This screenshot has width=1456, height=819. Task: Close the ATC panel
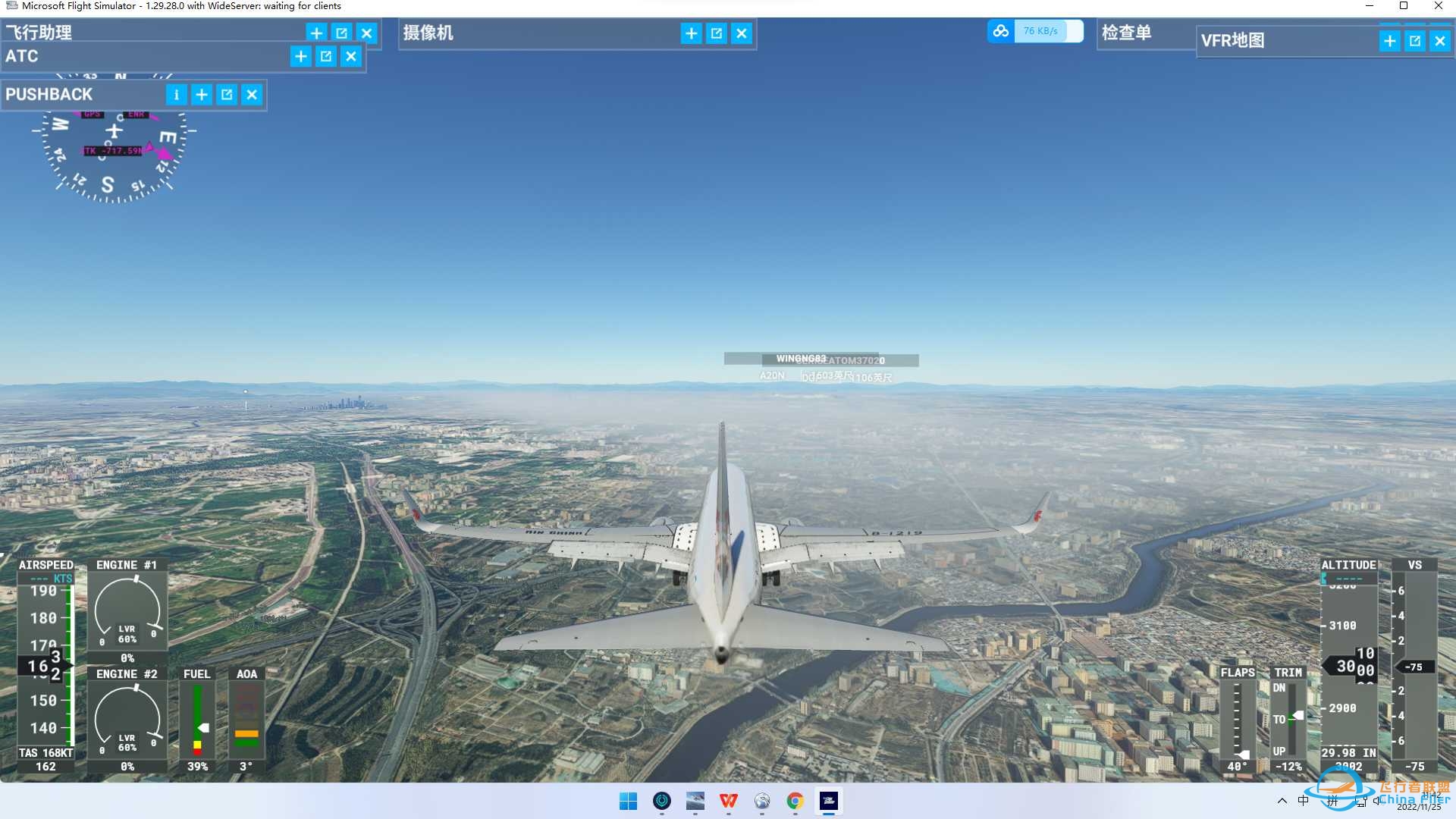click(x=351, y=56)
